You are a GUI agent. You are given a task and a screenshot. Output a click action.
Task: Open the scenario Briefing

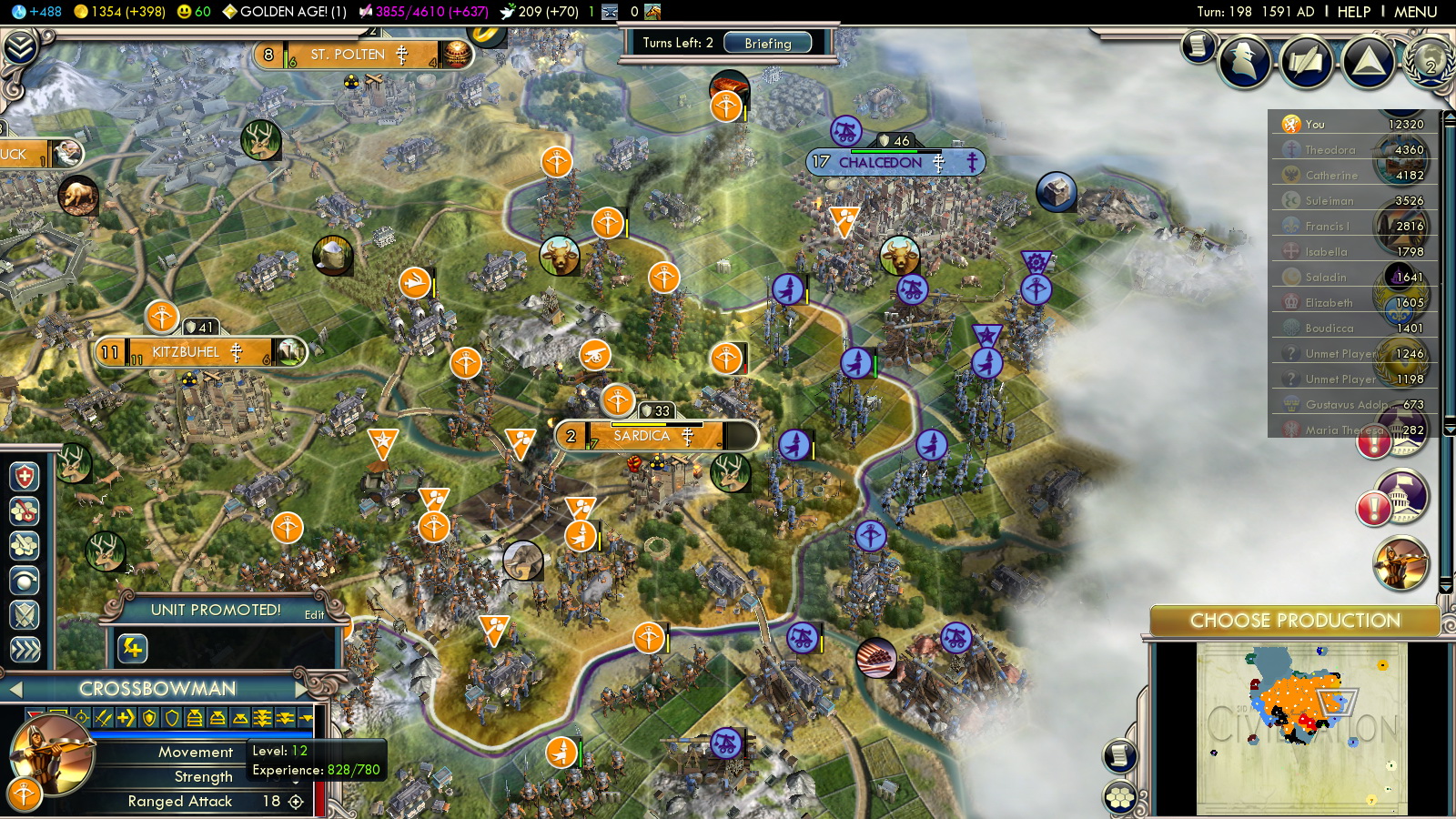click(767, 43)
